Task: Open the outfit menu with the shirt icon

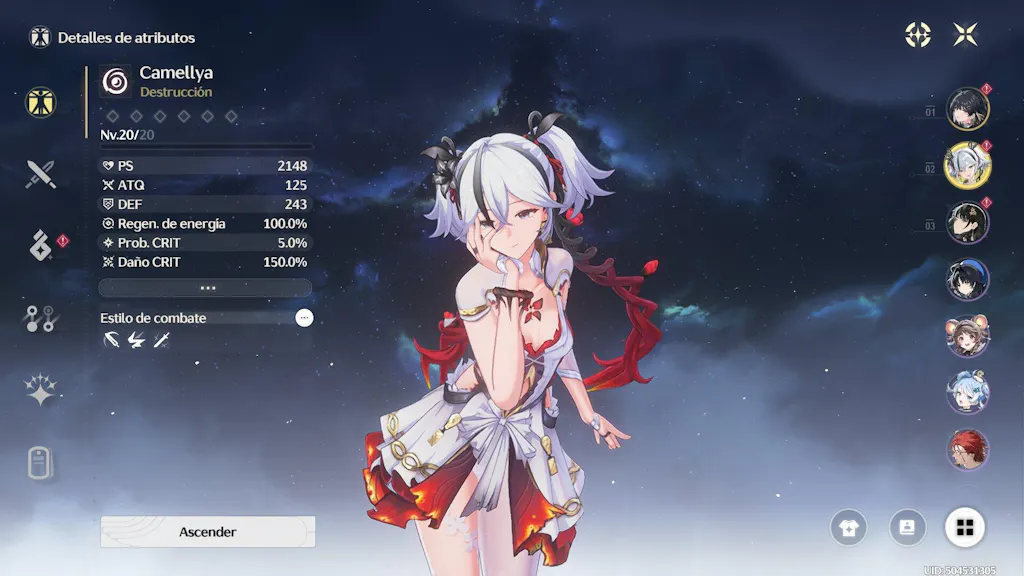Action: point(848,527)
